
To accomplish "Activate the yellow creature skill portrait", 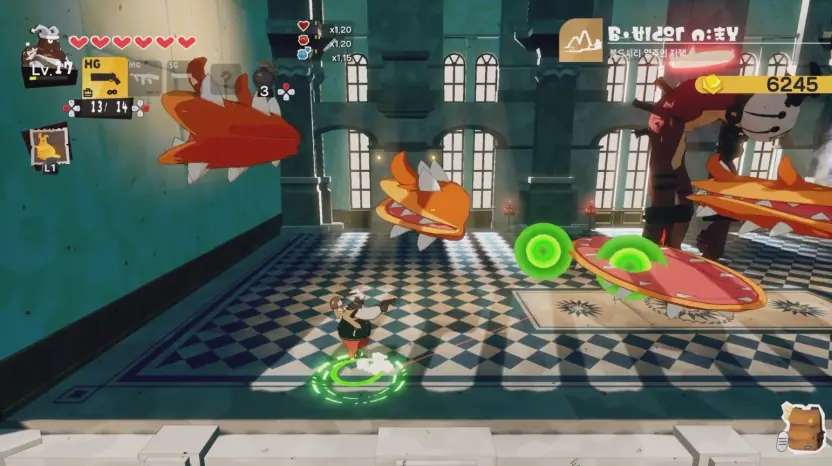I will pos(48,146).
